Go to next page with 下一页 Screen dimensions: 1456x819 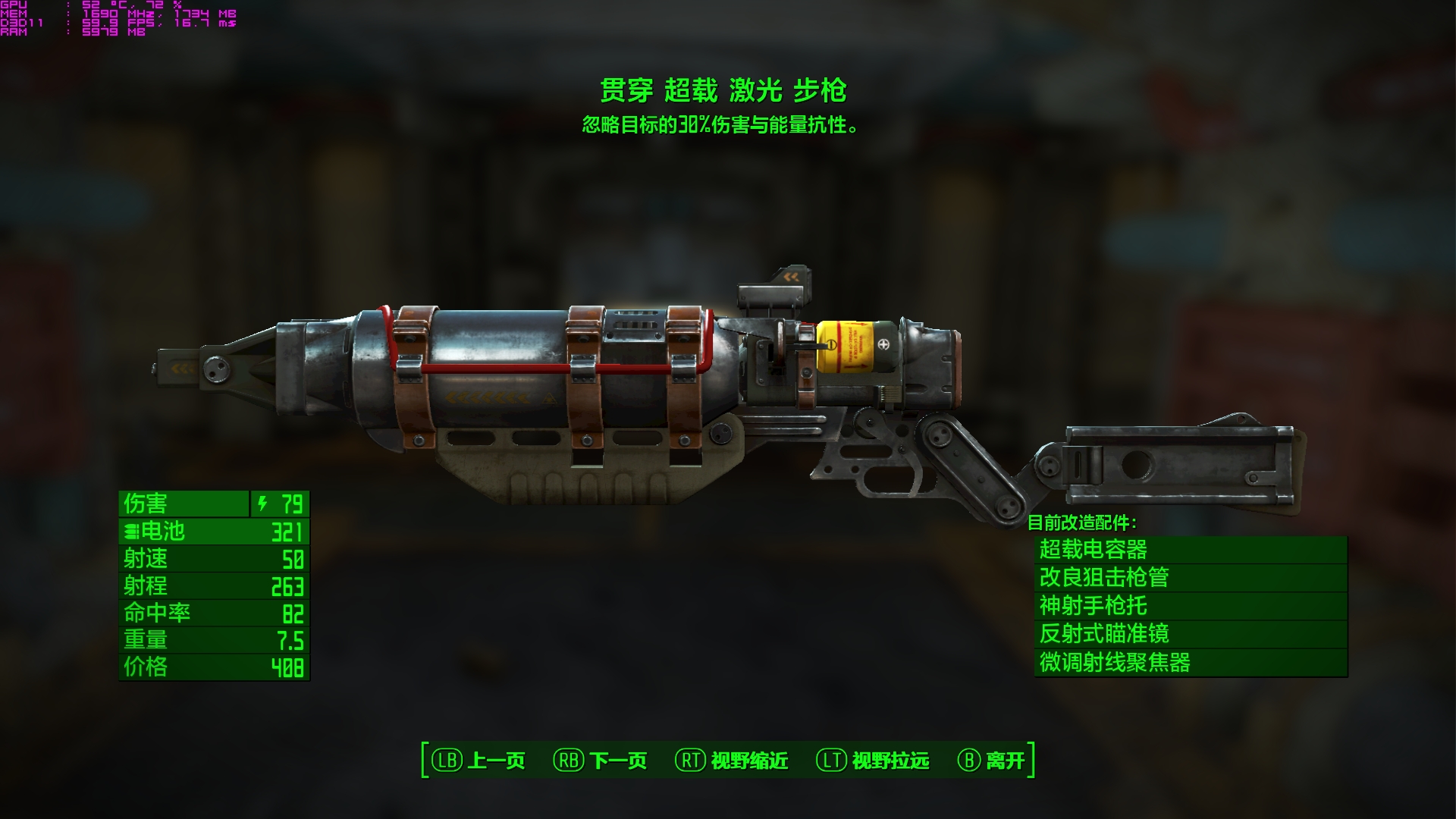click(x=601, y=760)
